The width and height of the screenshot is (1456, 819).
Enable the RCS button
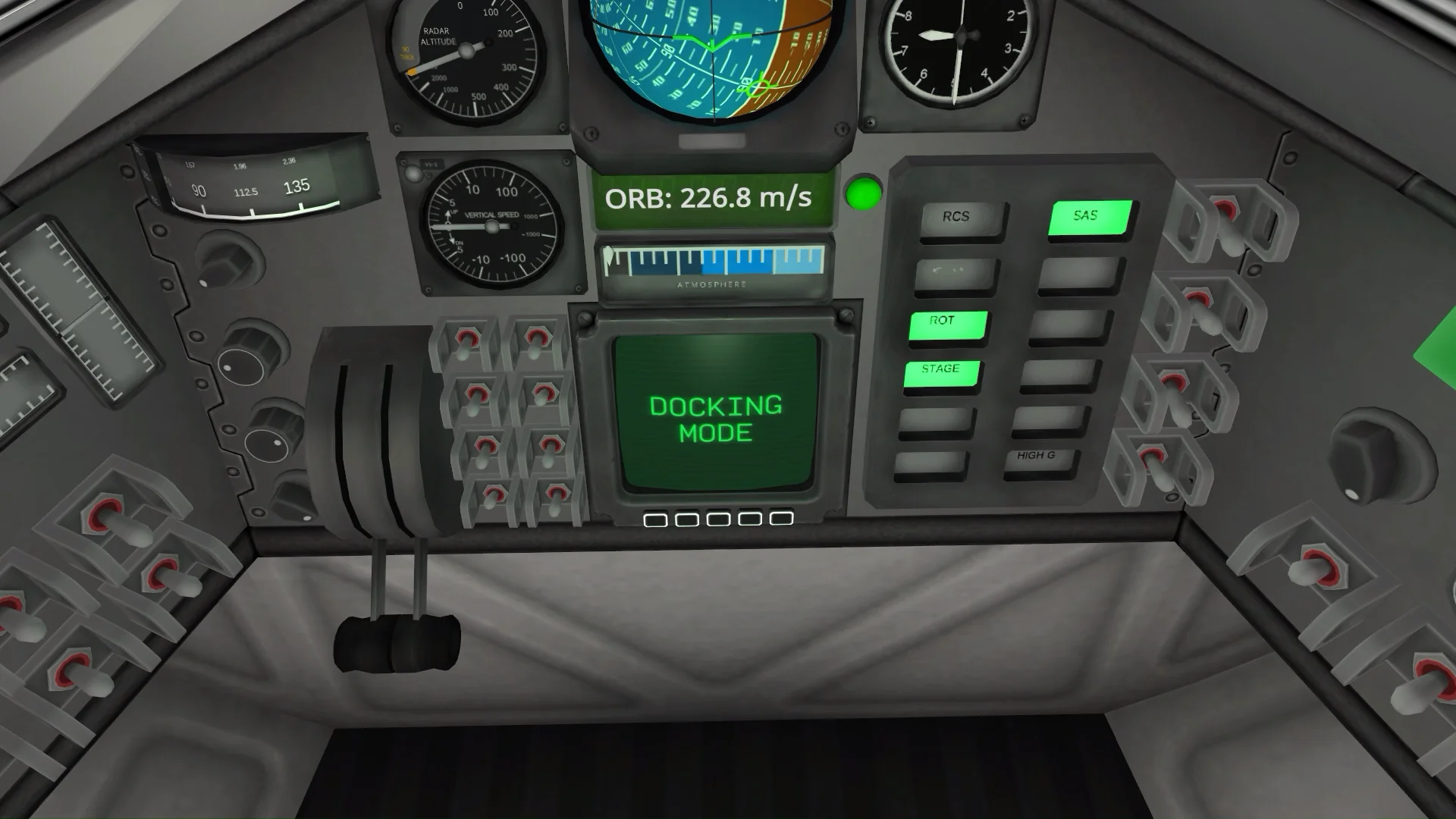pos(957,217)
